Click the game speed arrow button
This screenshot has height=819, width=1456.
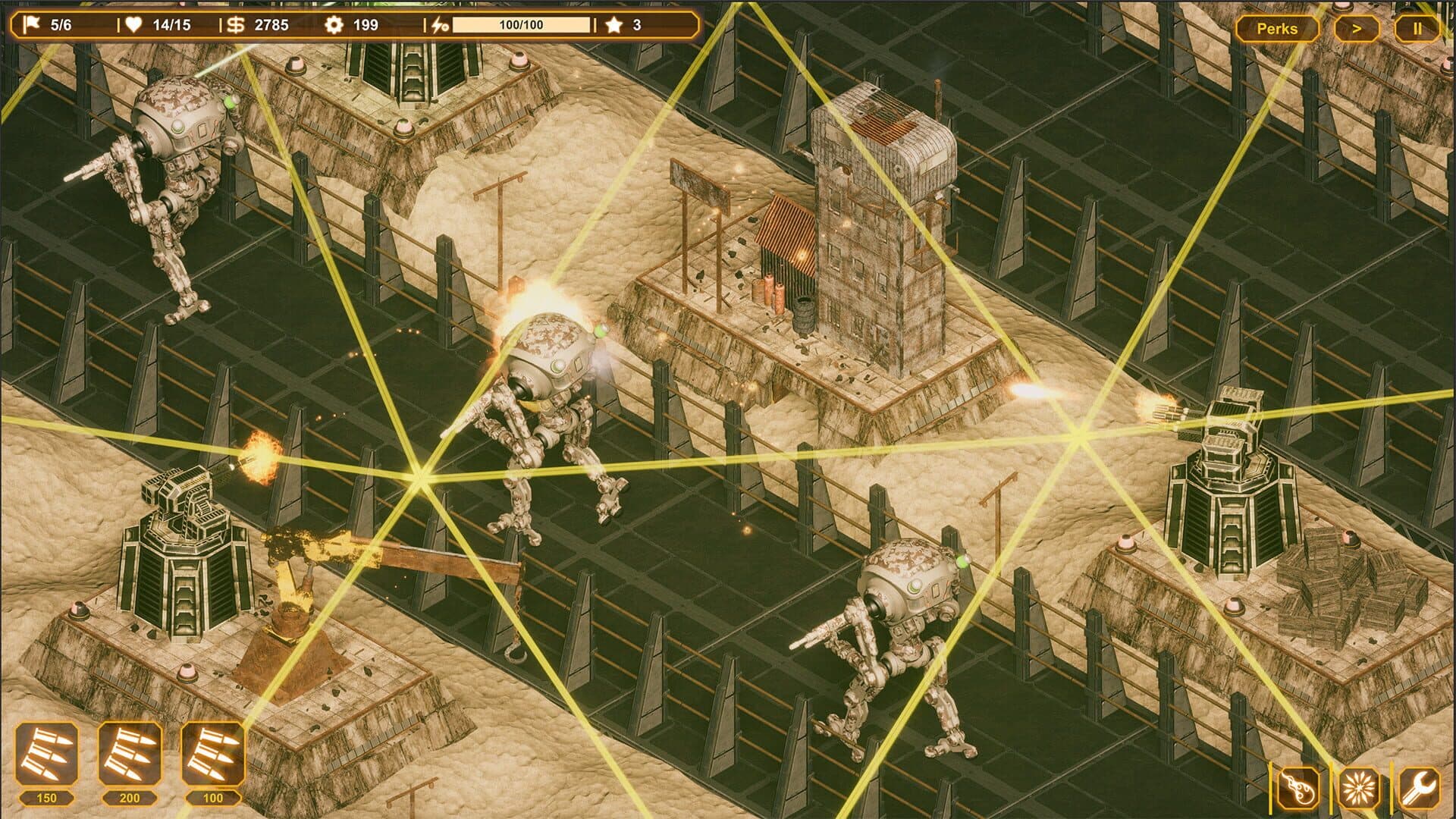[x=1357, y=29]
